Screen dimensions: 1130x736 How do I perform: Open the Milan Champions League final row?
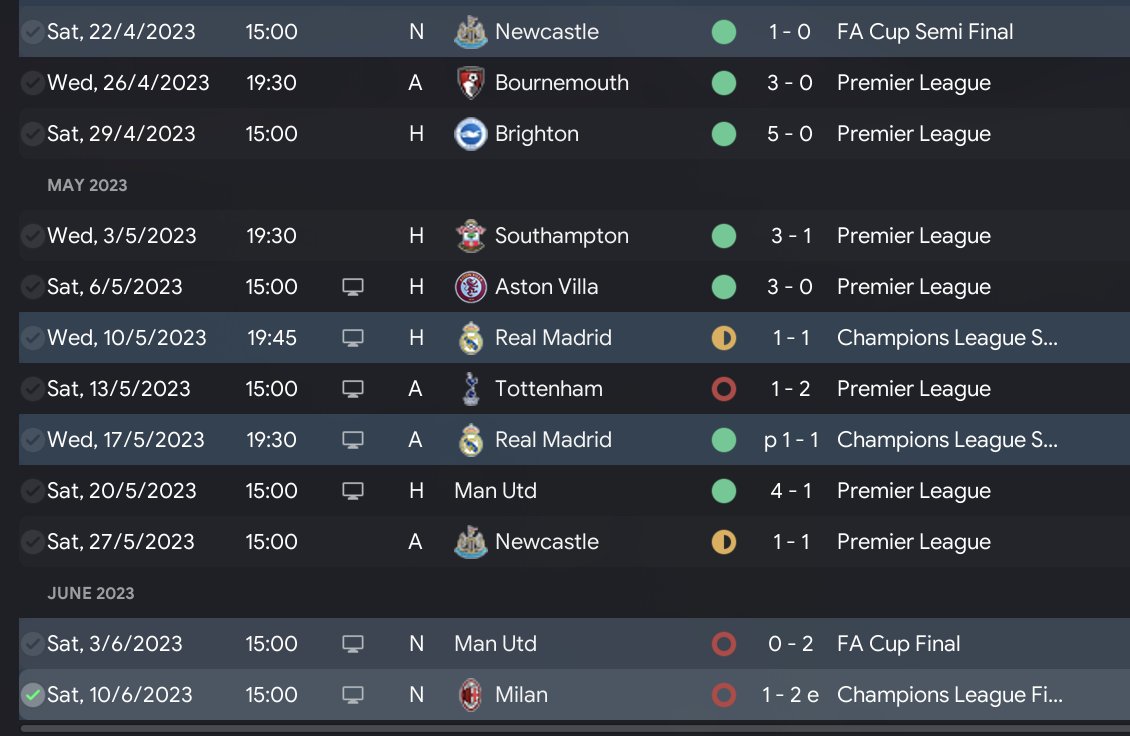521,695
